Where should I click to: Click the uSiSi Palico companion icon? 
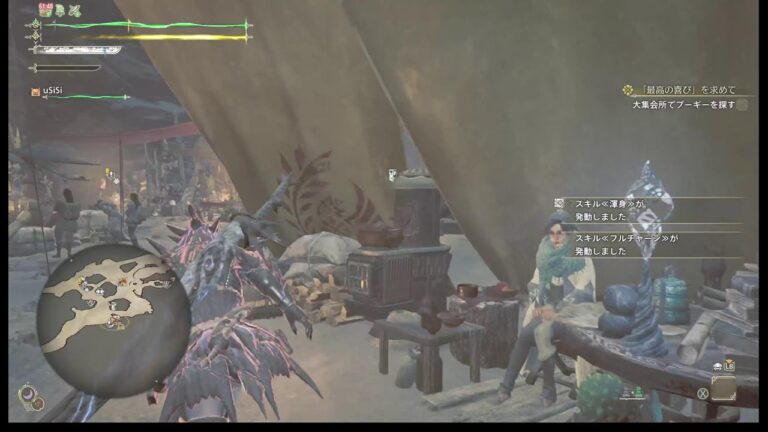pyautogui.click(x=35, y=92)
